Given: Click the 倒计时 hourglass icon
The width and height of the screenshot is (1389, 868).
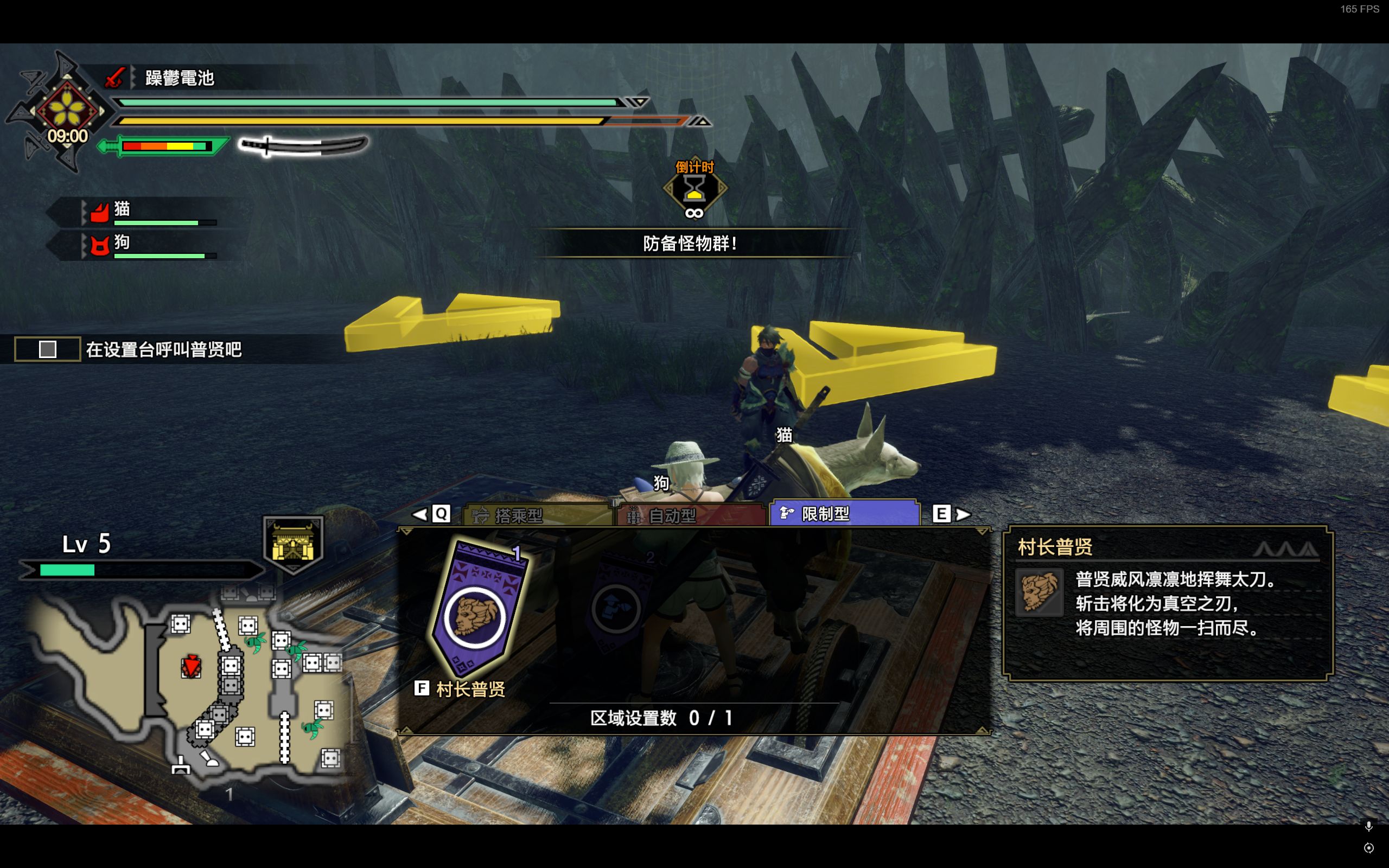Looking at the screenshot, I should (x=694, y=189).
